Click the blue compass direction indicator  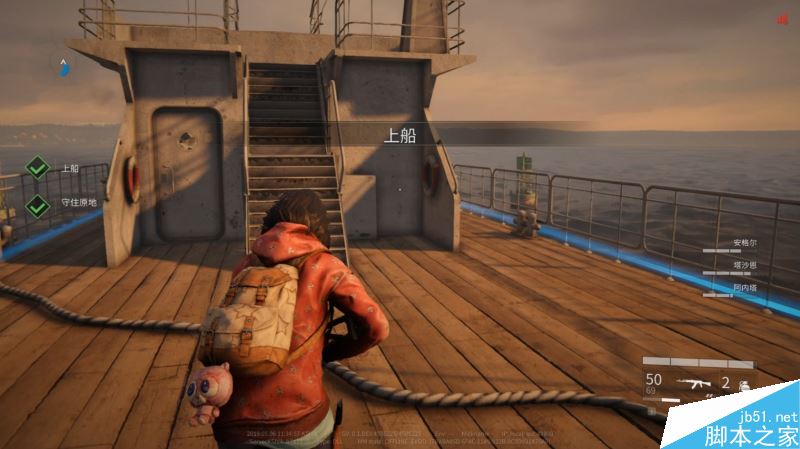(x=63, y=67)
